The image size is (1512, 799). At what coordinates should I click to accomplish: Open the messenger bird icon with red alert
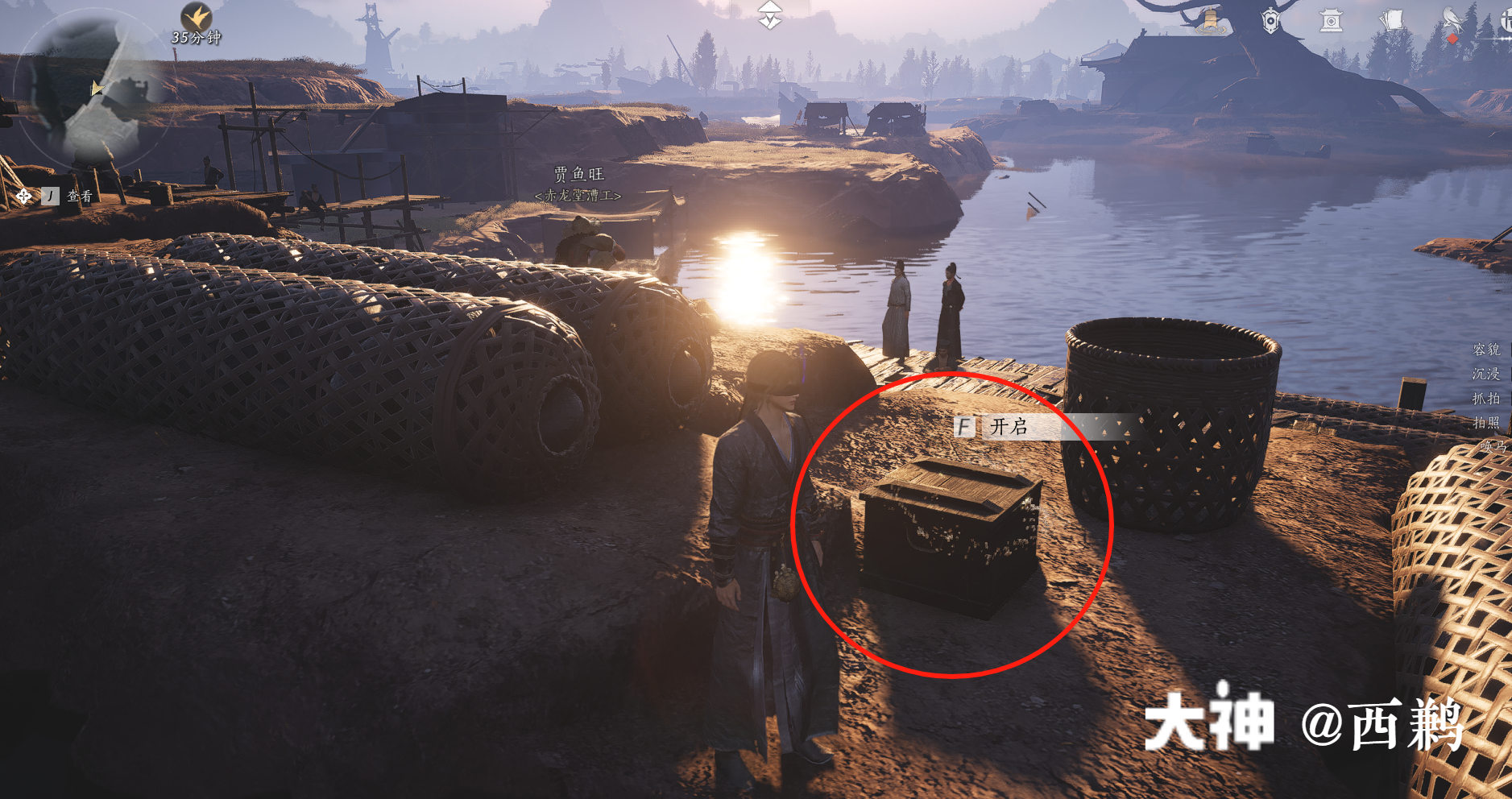(1452, 18)
